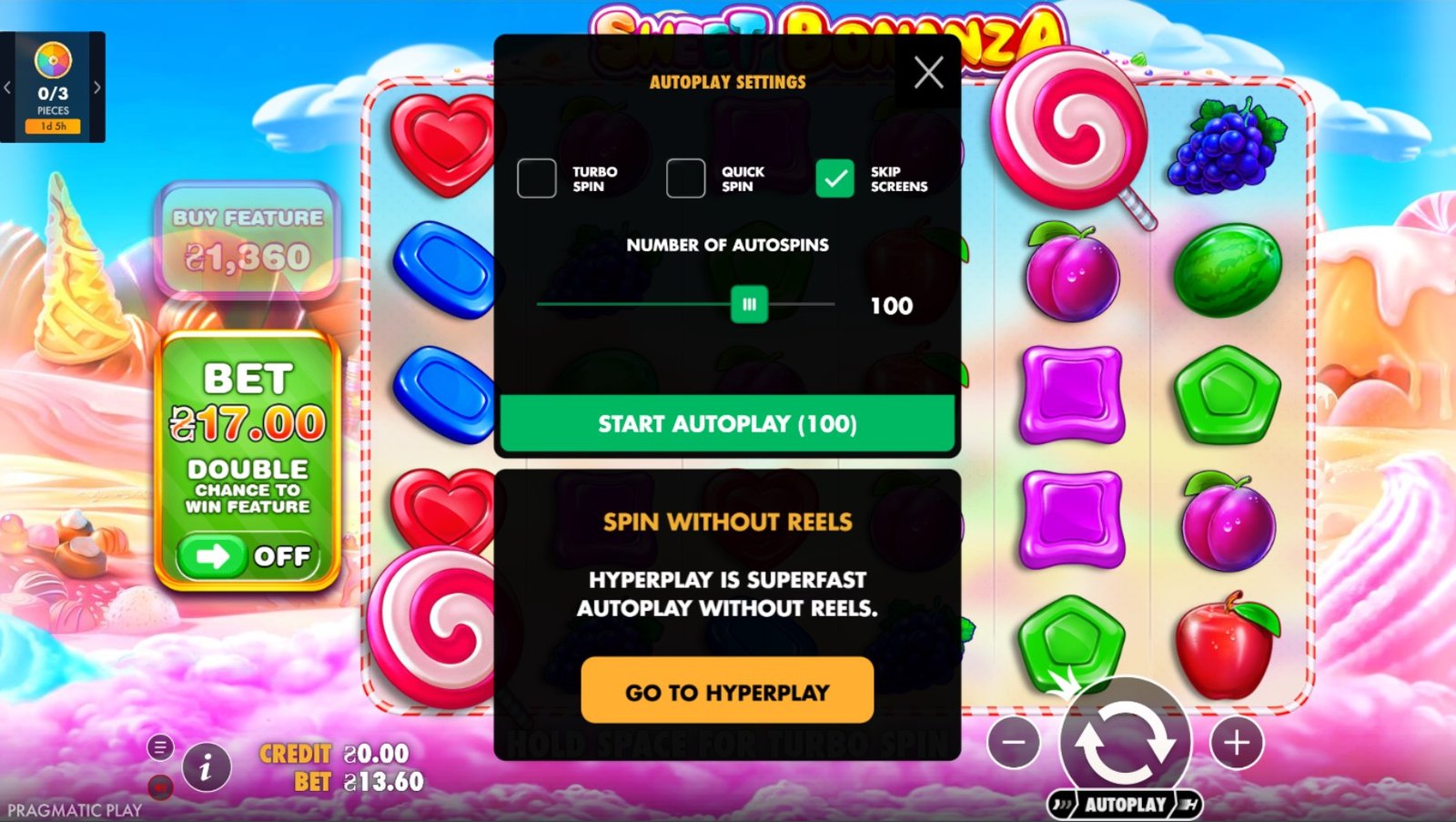Click the plus icon to increase bet
Viewport: 1456px width, 822px height.
pos(1238,744)
